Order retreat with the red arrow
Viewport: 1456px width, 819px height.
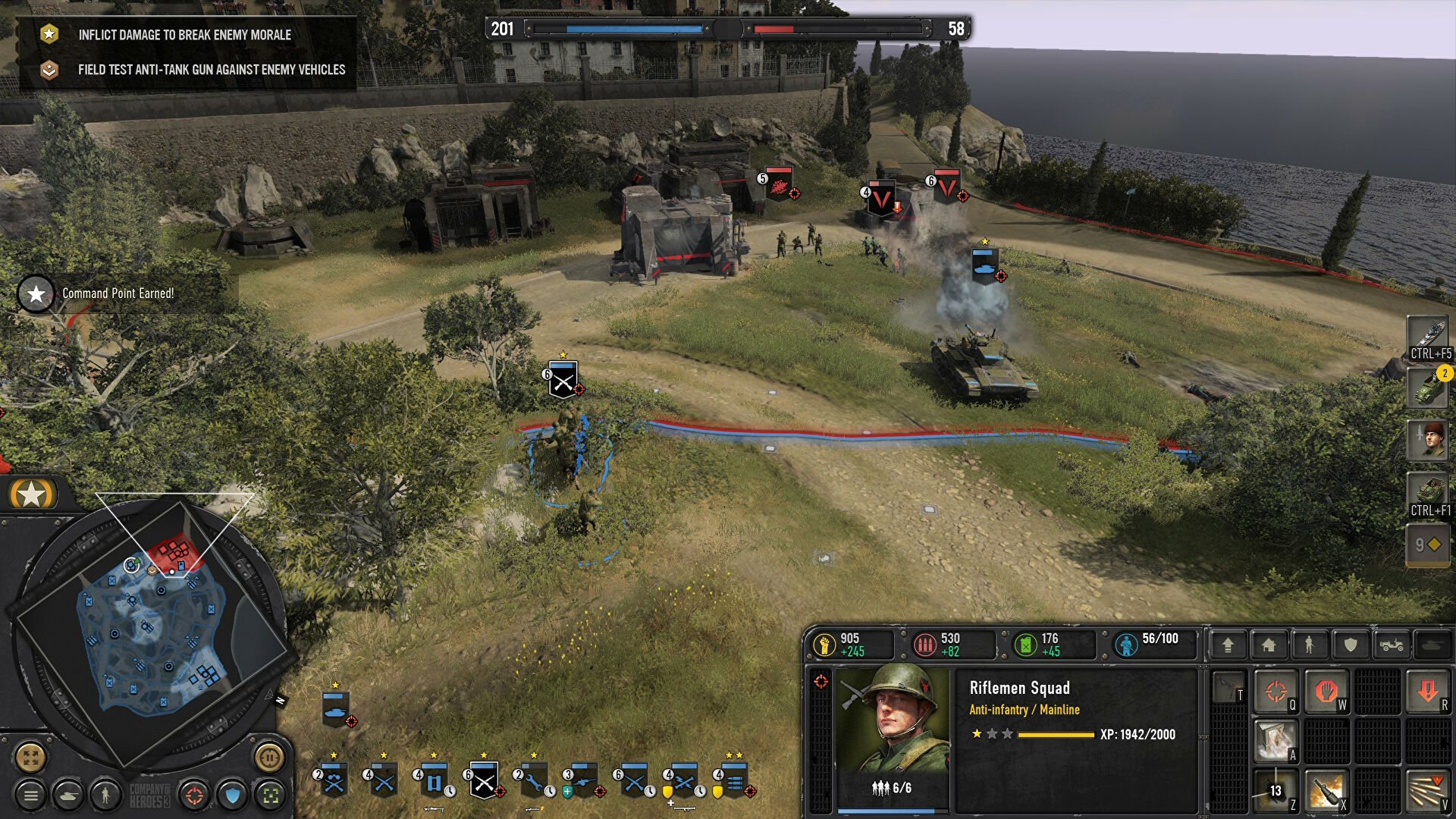coord(1427,691)
